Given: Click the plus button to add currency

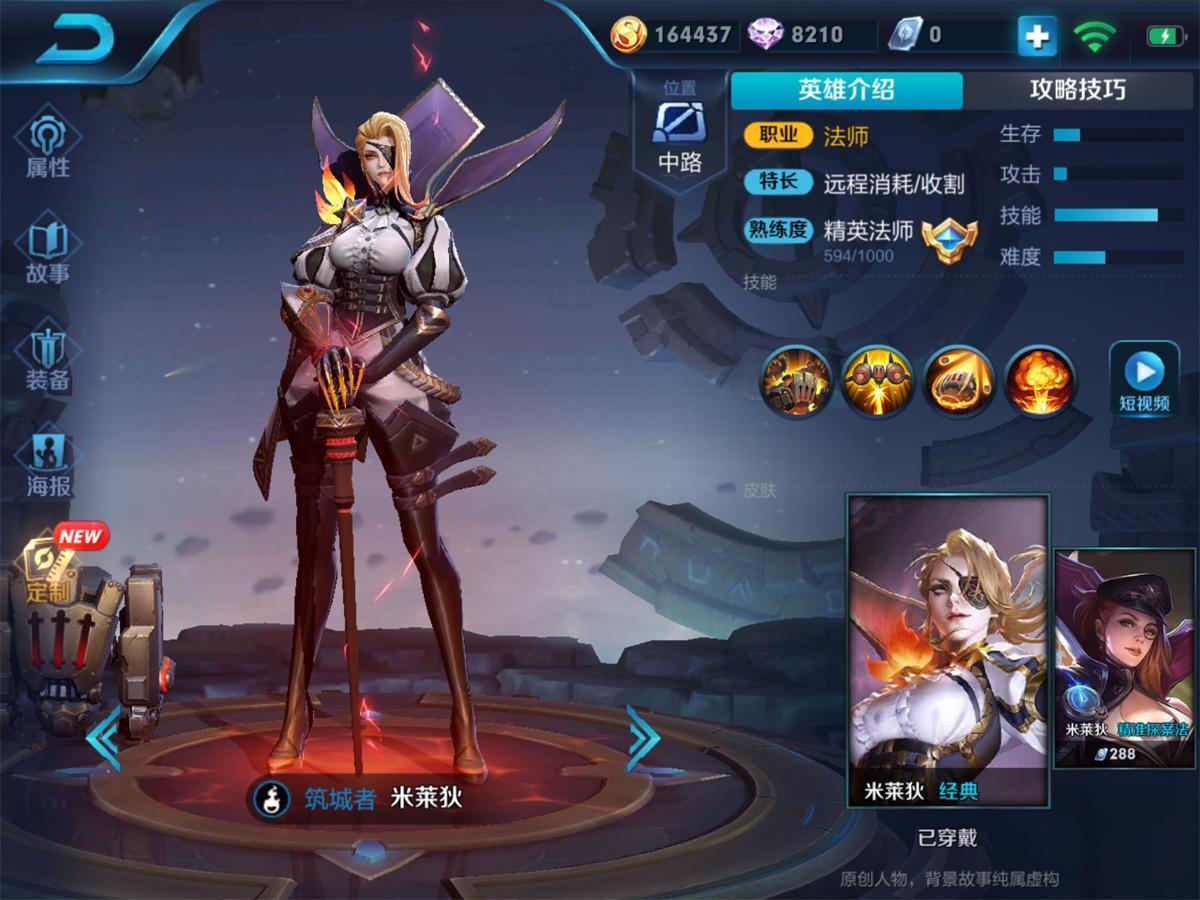Looking at the screenshot, I should pyautogui.click(x=1037, y=37).
